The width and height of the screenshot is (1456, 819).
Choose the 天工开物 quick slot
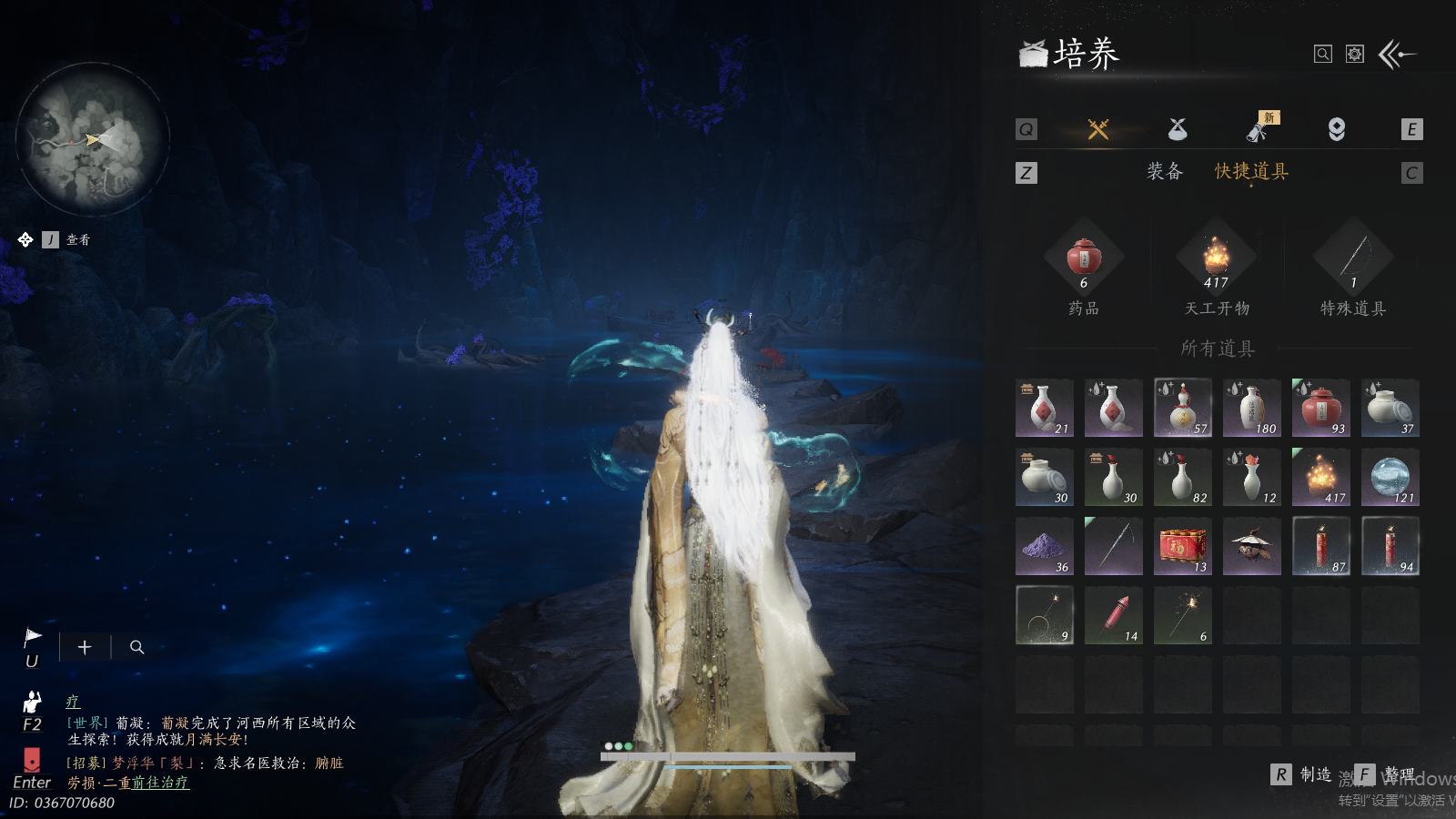[x=1217, y=258]
